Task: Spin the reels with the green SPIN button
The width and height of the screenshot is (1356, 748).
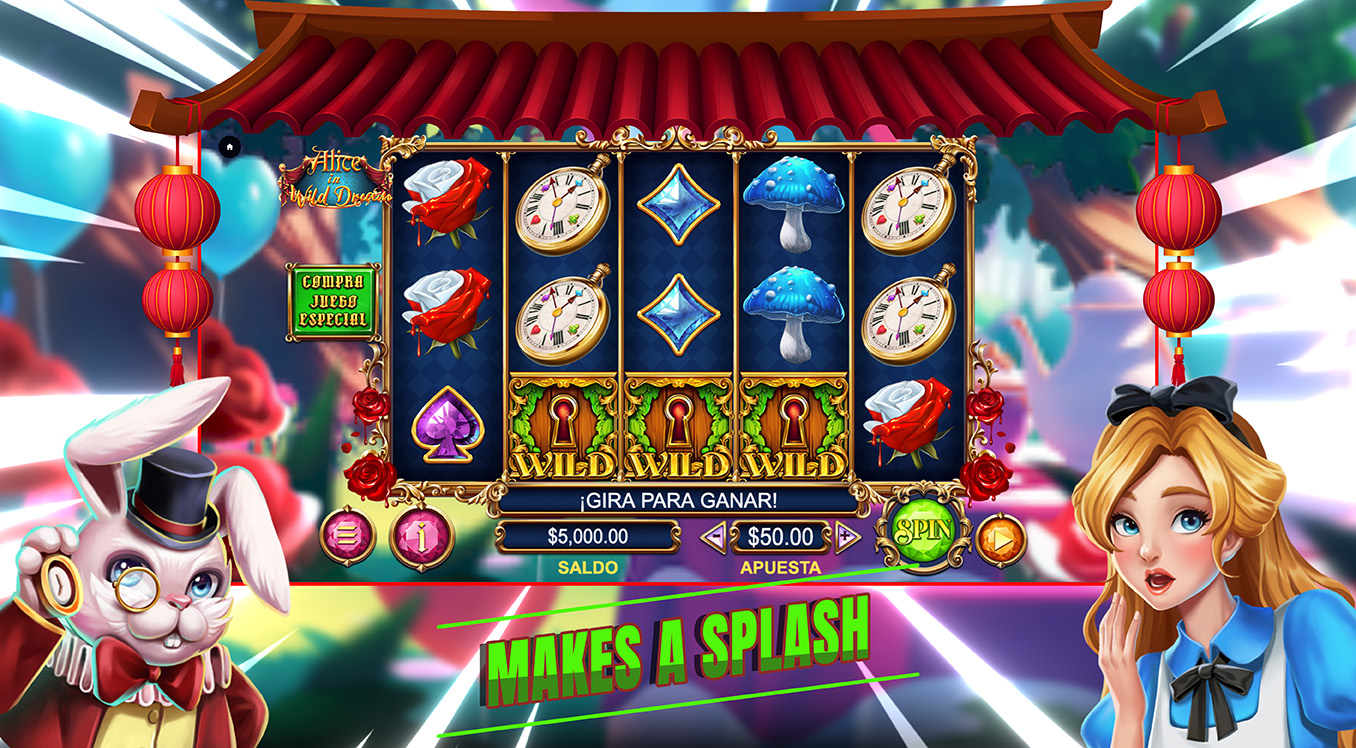Action: point(918,531)
